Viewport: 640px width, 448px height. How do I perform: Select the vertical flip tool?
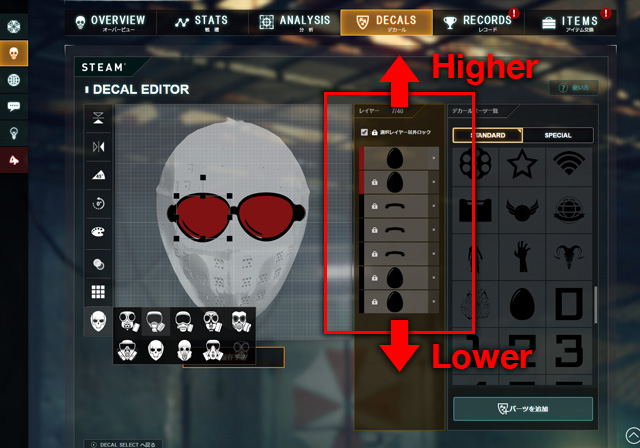(x=99, y=119)
